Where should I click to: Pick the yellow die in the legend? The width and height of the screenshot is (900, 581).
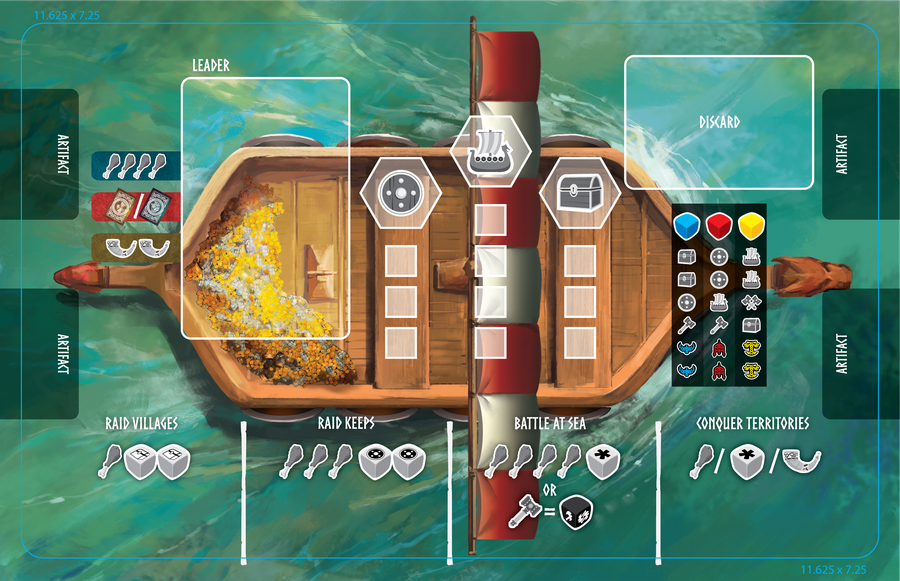click(x=751, y=226)
